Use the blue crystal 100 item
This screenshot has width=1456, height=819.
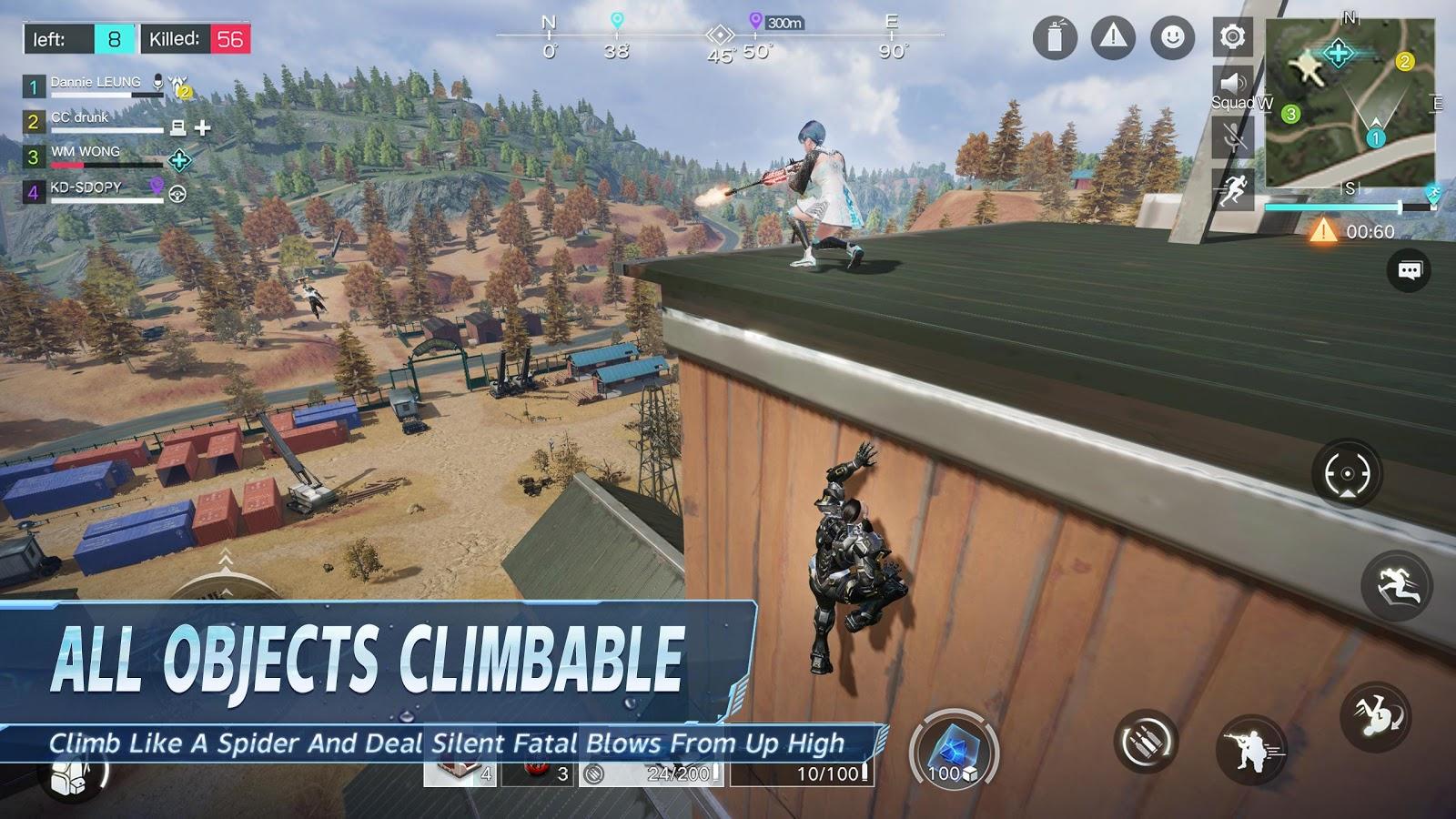point(953,752)
